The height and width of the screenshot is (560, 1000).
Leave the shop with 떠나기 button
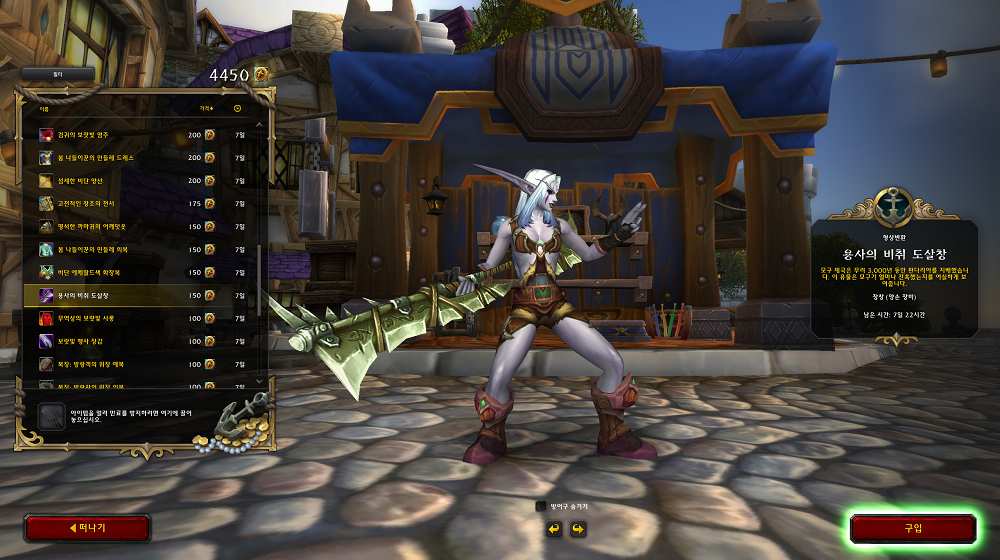pos(87,527)
